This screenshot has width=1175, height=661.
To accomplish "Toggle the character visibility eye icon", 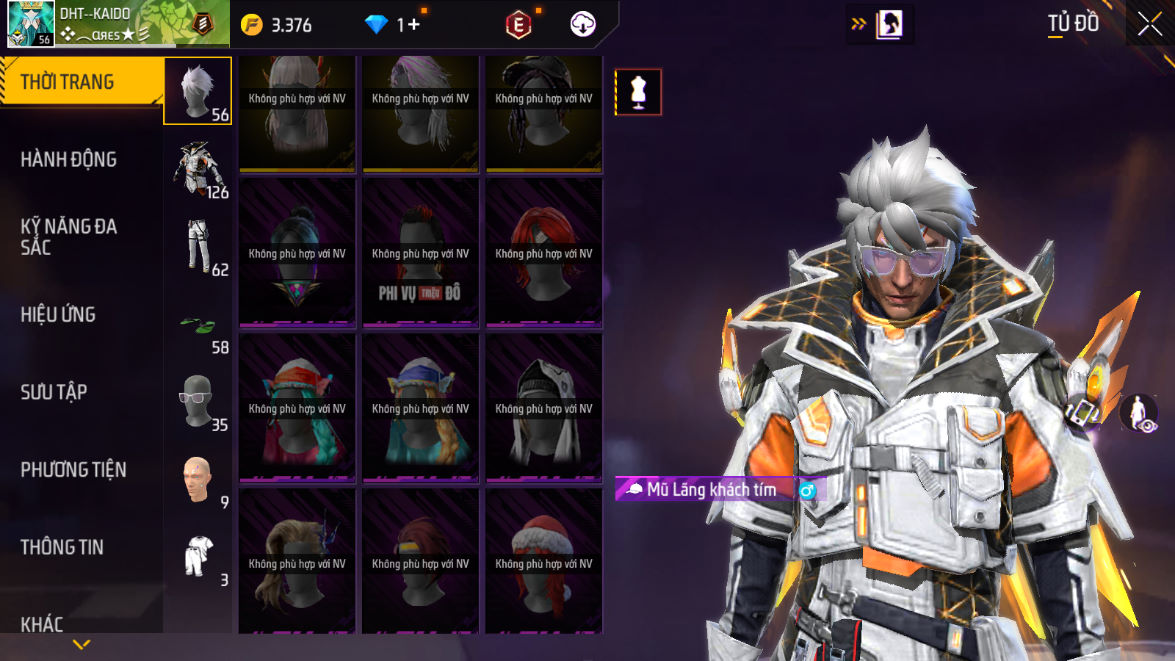I will [x=1138, y=413].
